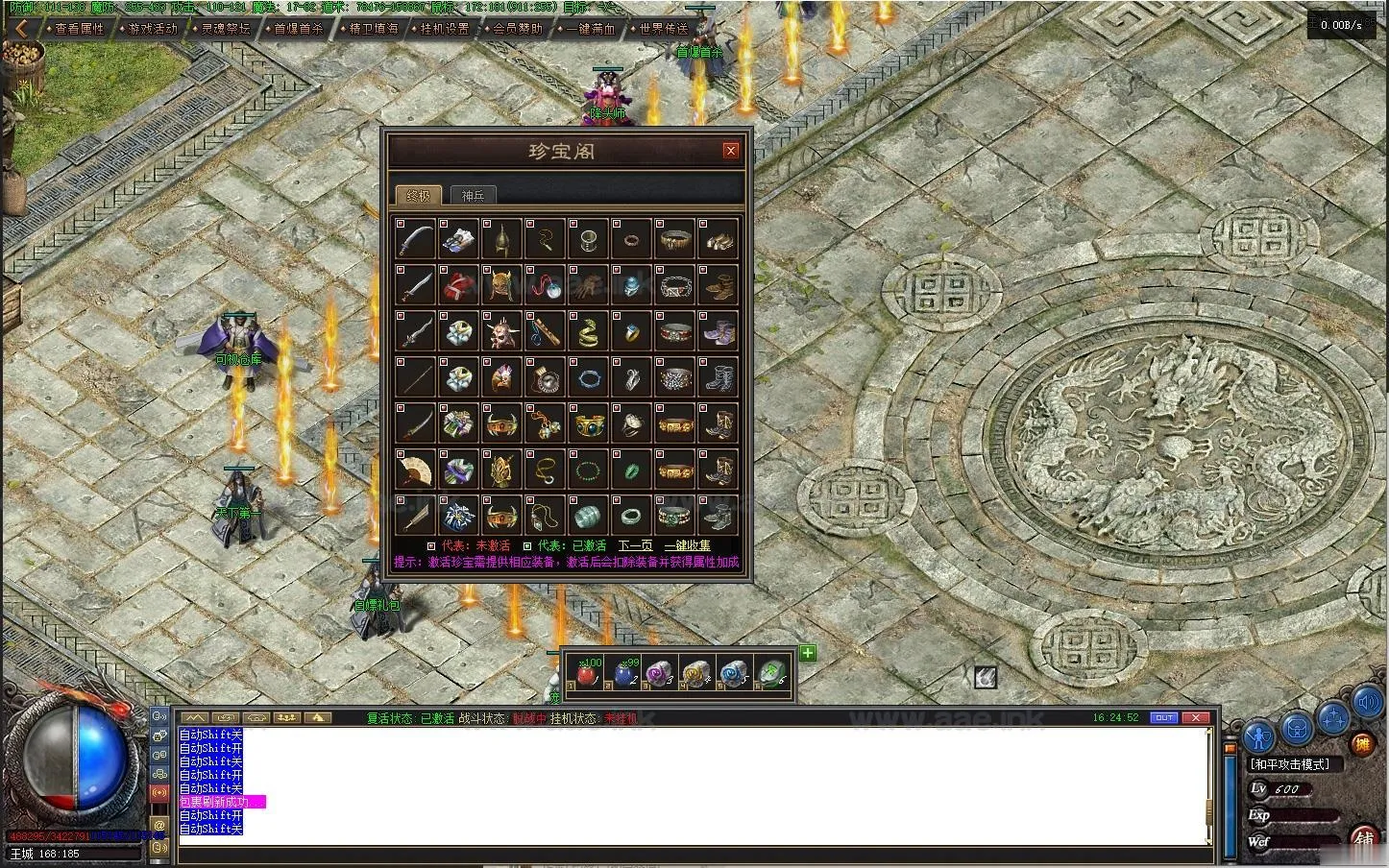Image resolution: width=1389 pixels, height=868 pixels.
Task: Select the paper fan treasure slot
Action: click(x=415, y=470)
